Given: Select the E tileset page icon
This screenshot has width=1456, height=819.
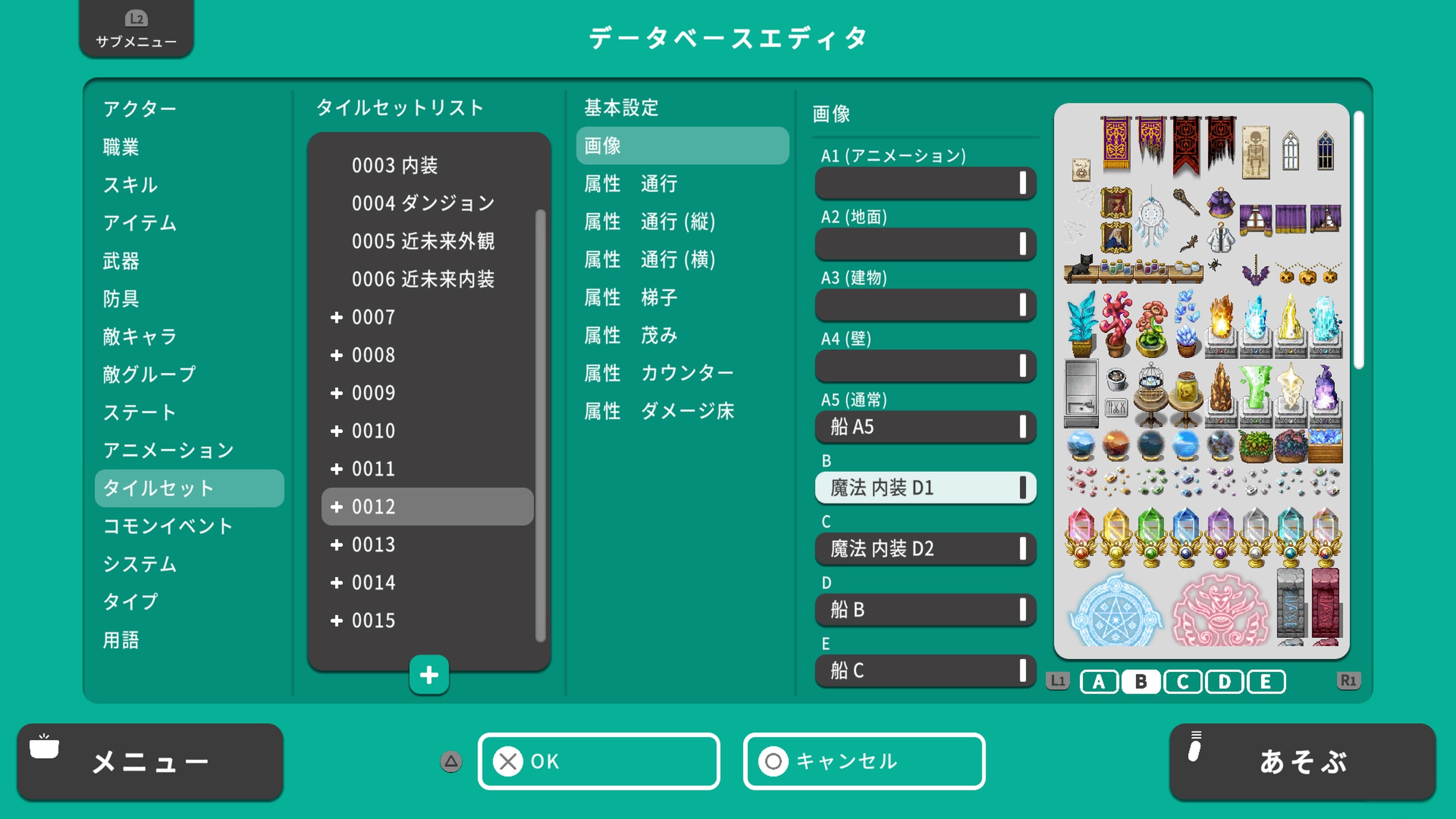Looking at the screenshot, I should click(1266, 681).
